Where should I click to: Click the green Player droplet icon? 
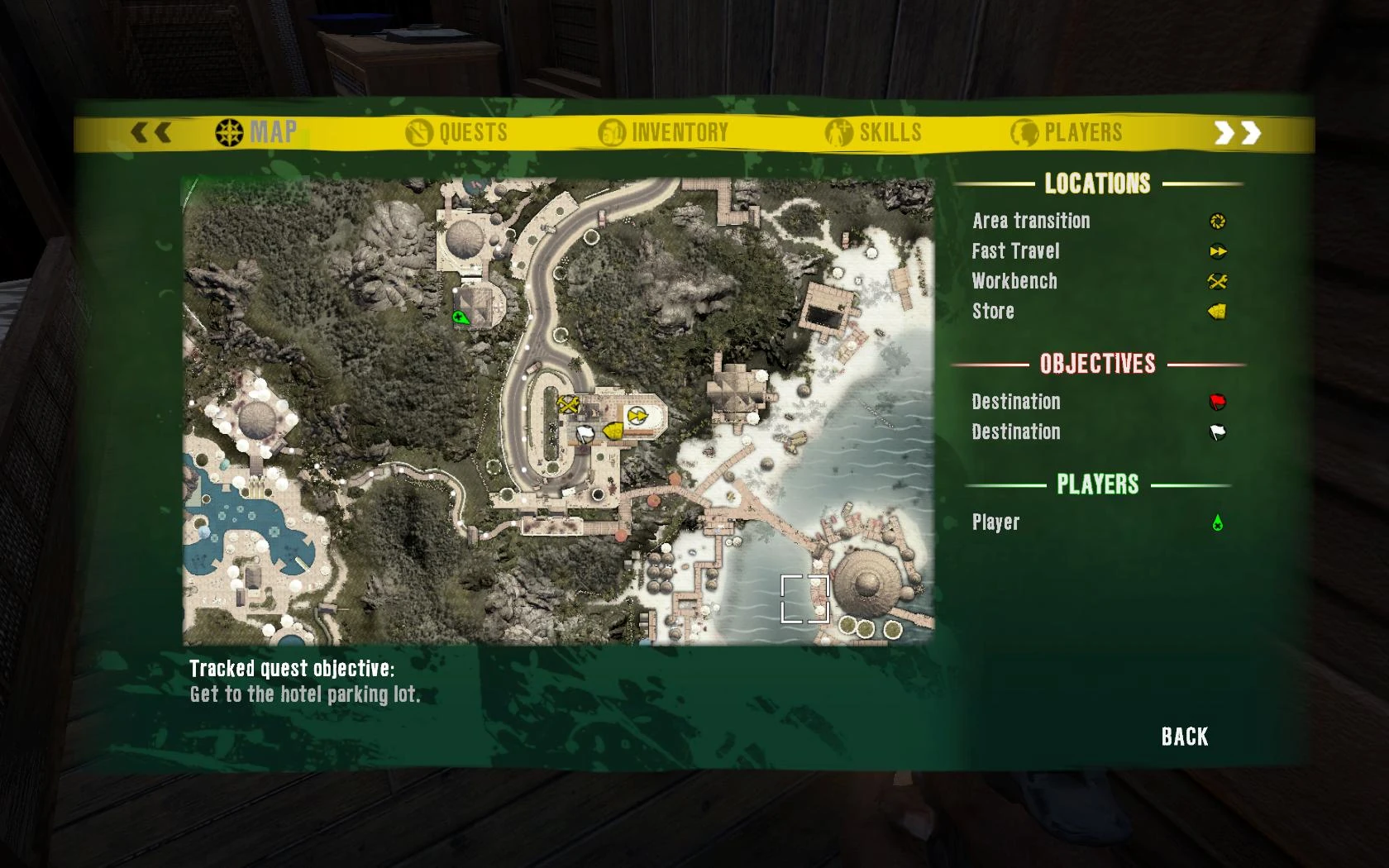pos(1217,522)
